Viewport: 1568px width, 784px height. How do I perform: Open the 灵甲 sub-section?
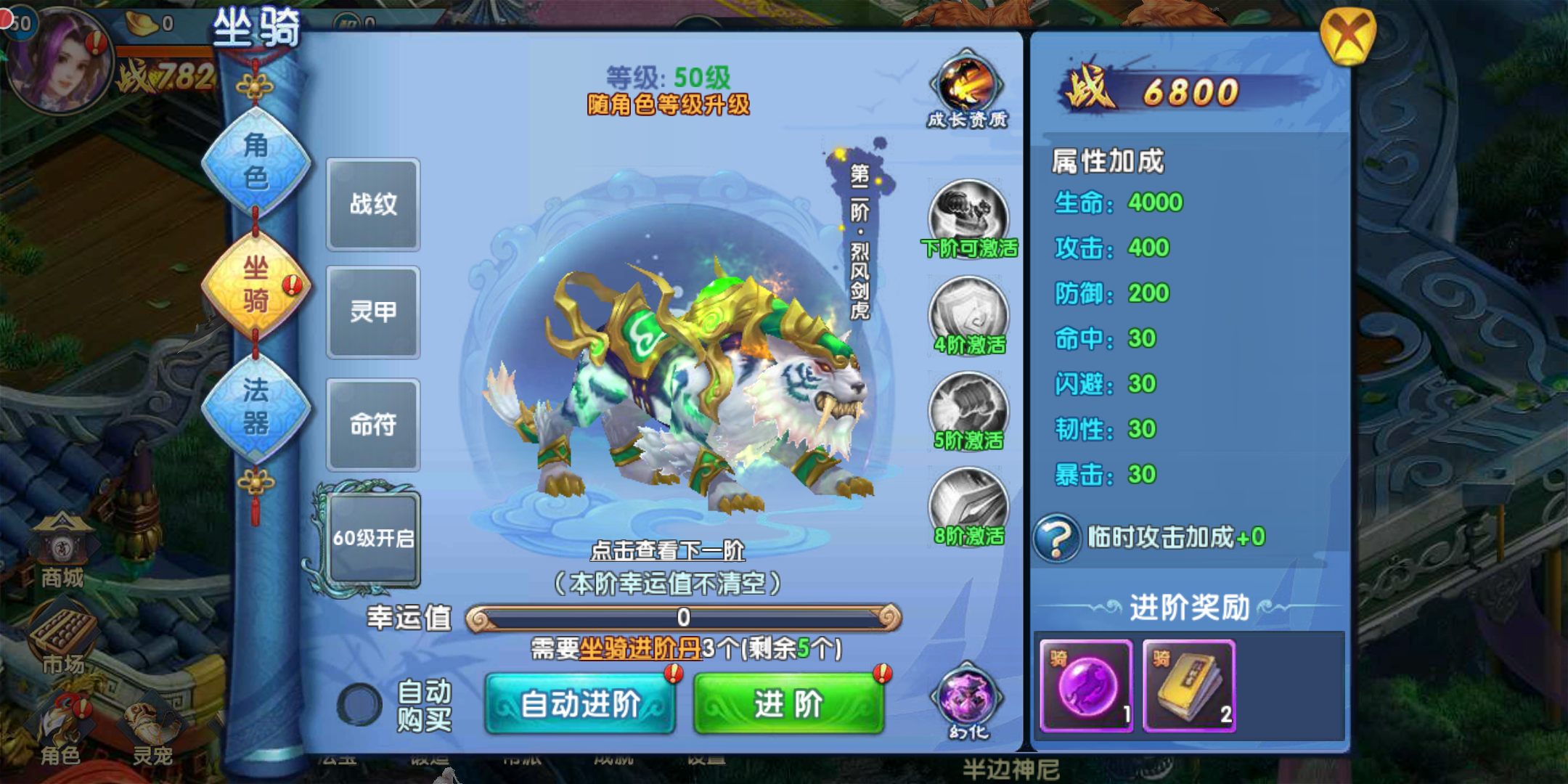click(373, 312)
